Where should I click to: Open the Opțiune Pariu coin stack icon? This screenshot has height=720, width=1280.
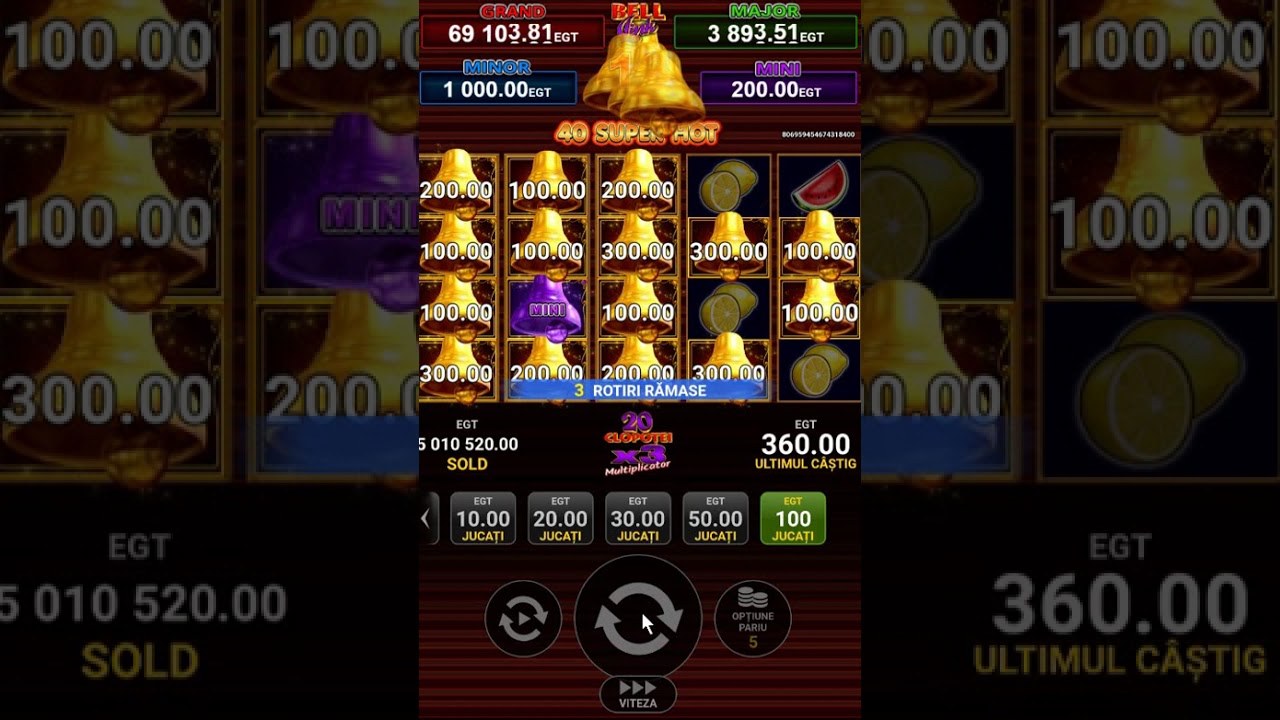coord(753,617)
